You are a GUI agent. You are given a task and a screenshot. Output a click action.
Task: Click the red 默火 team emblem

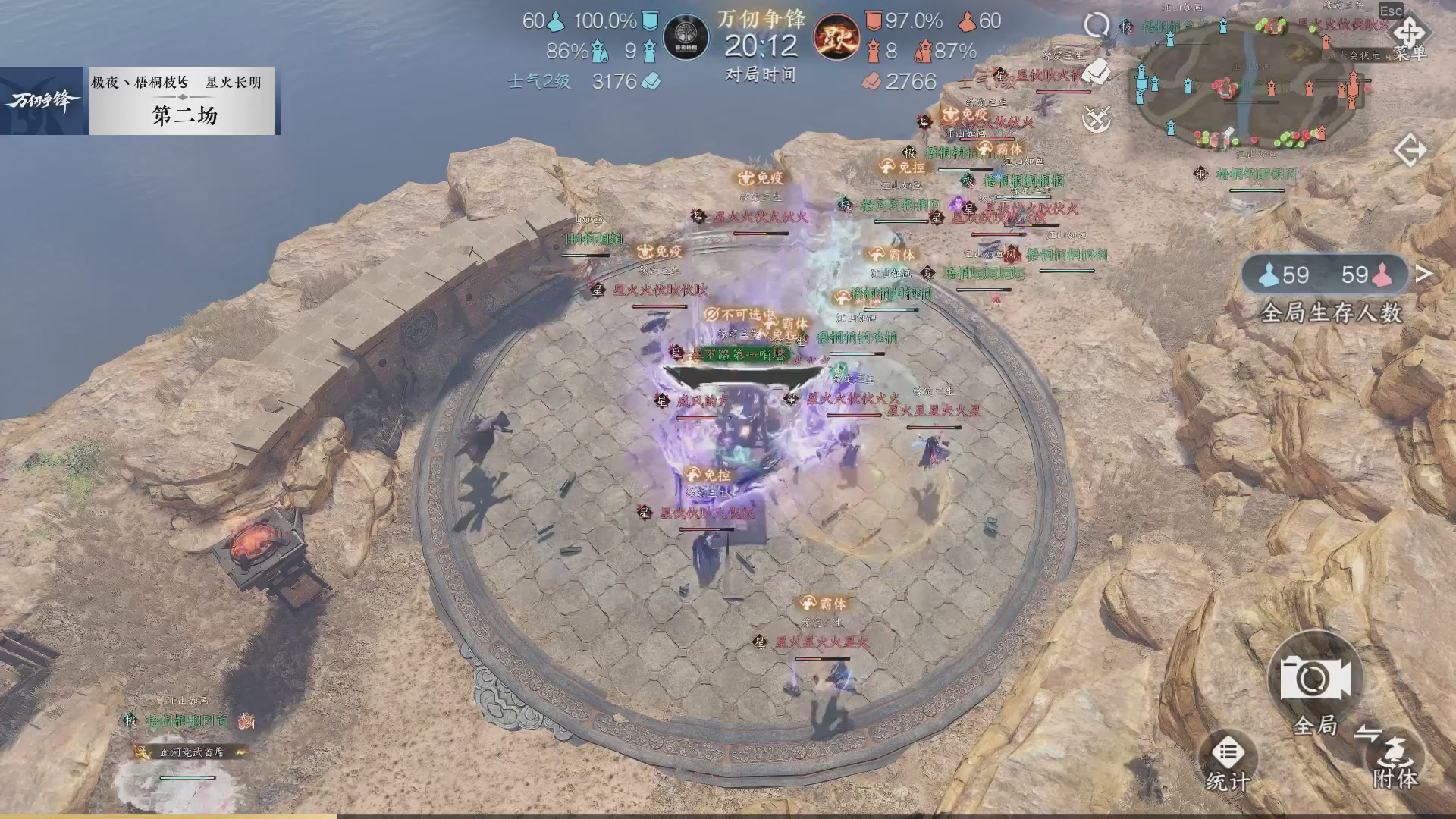[x=836, y=36]
